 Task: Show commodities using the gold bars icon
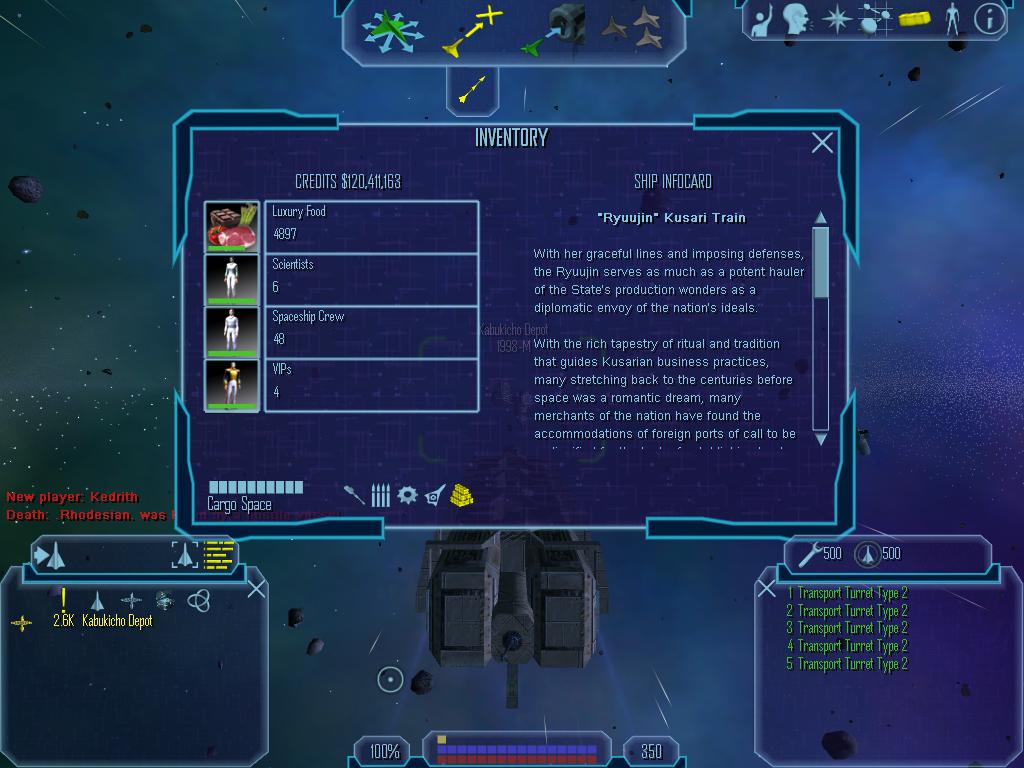(461, 495)
